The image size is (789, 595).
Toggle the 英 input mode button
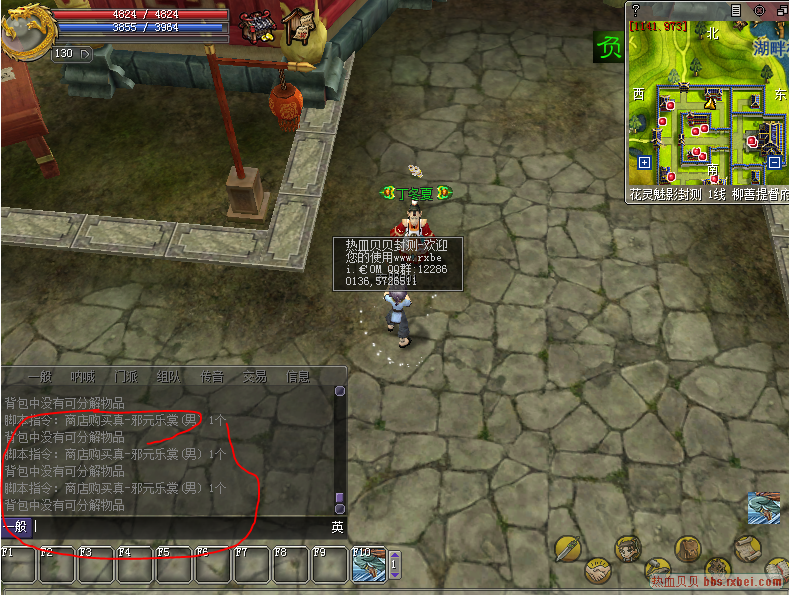[x=338, y=526]
